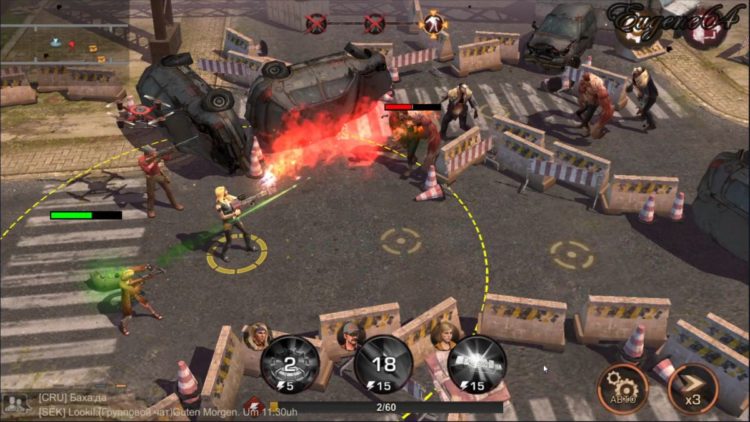Toggle the АВТО auto-battle gear button

point(623,388)
